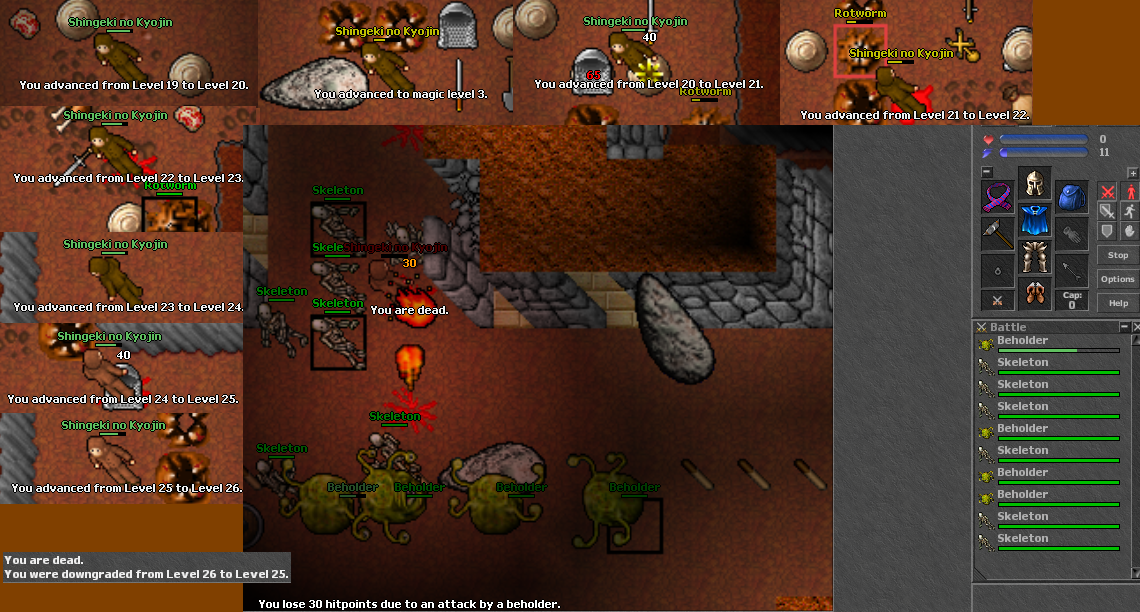Open the Help window
Image resolution: width=1140 pixels, height=612 pixels.
1117,303
